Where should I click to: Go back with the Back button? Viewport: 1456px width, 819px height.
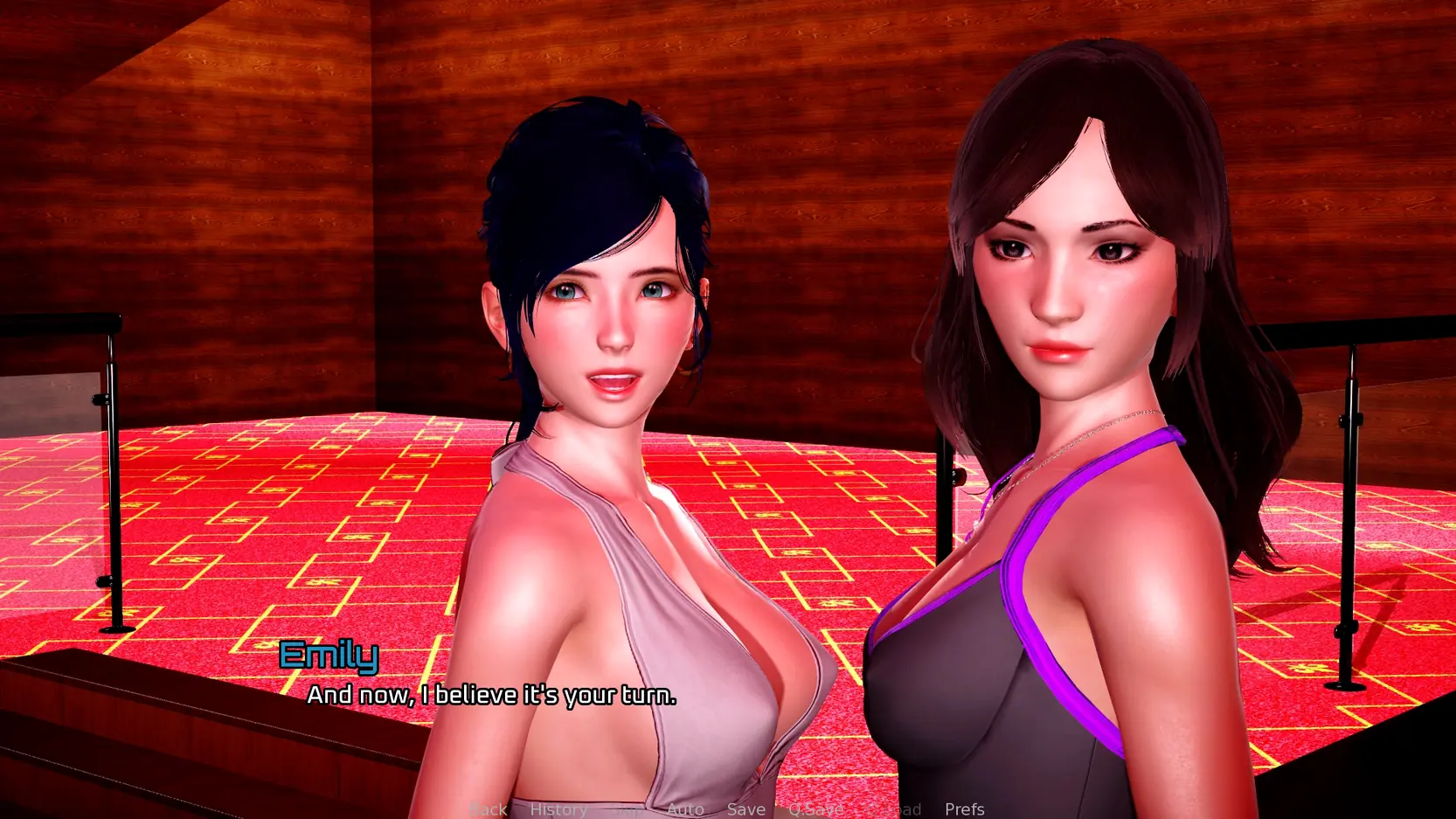(x=488, y=809)
